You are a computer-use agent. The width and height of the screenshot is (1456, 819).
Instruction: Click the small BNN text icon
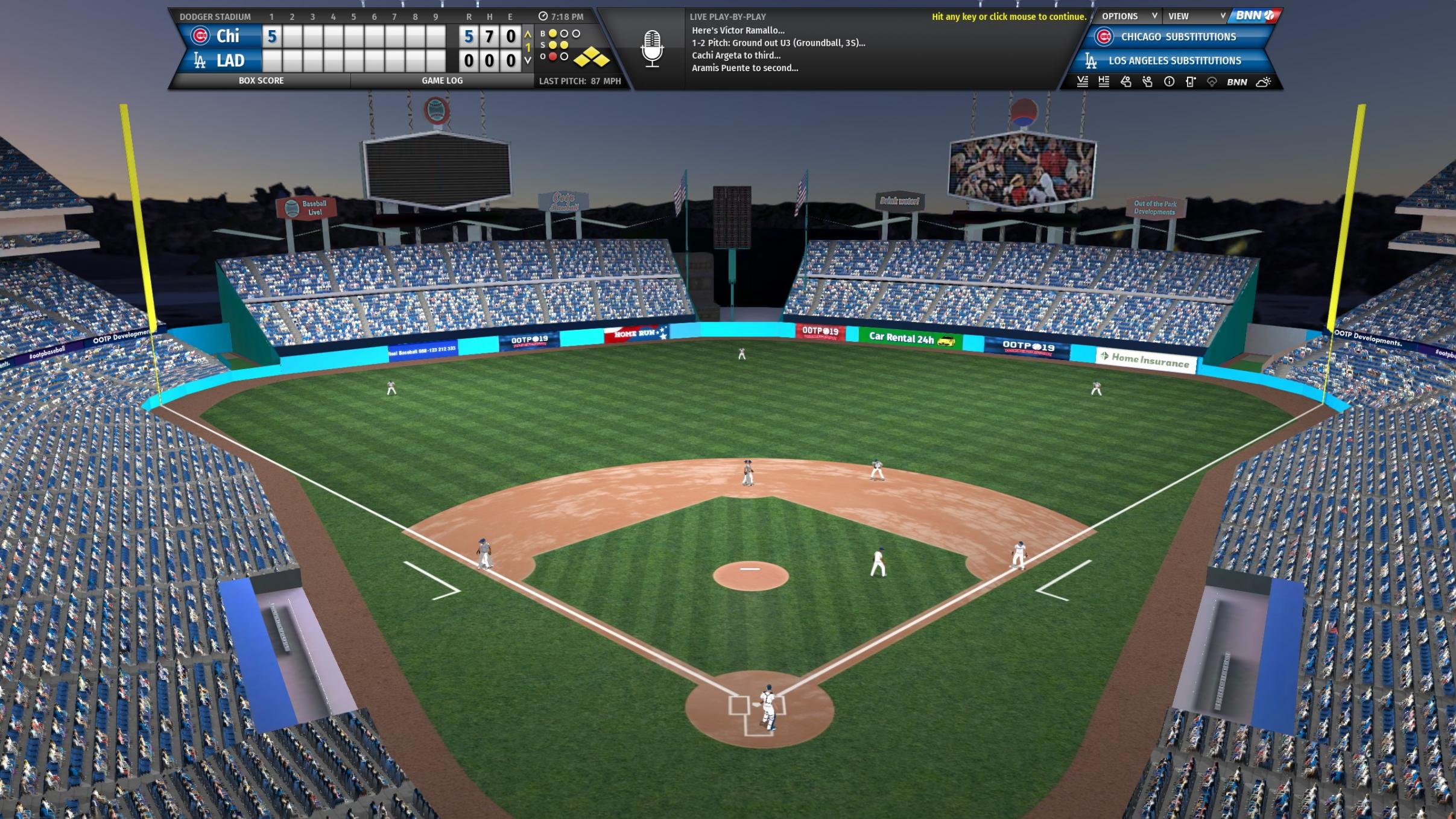1236,82
